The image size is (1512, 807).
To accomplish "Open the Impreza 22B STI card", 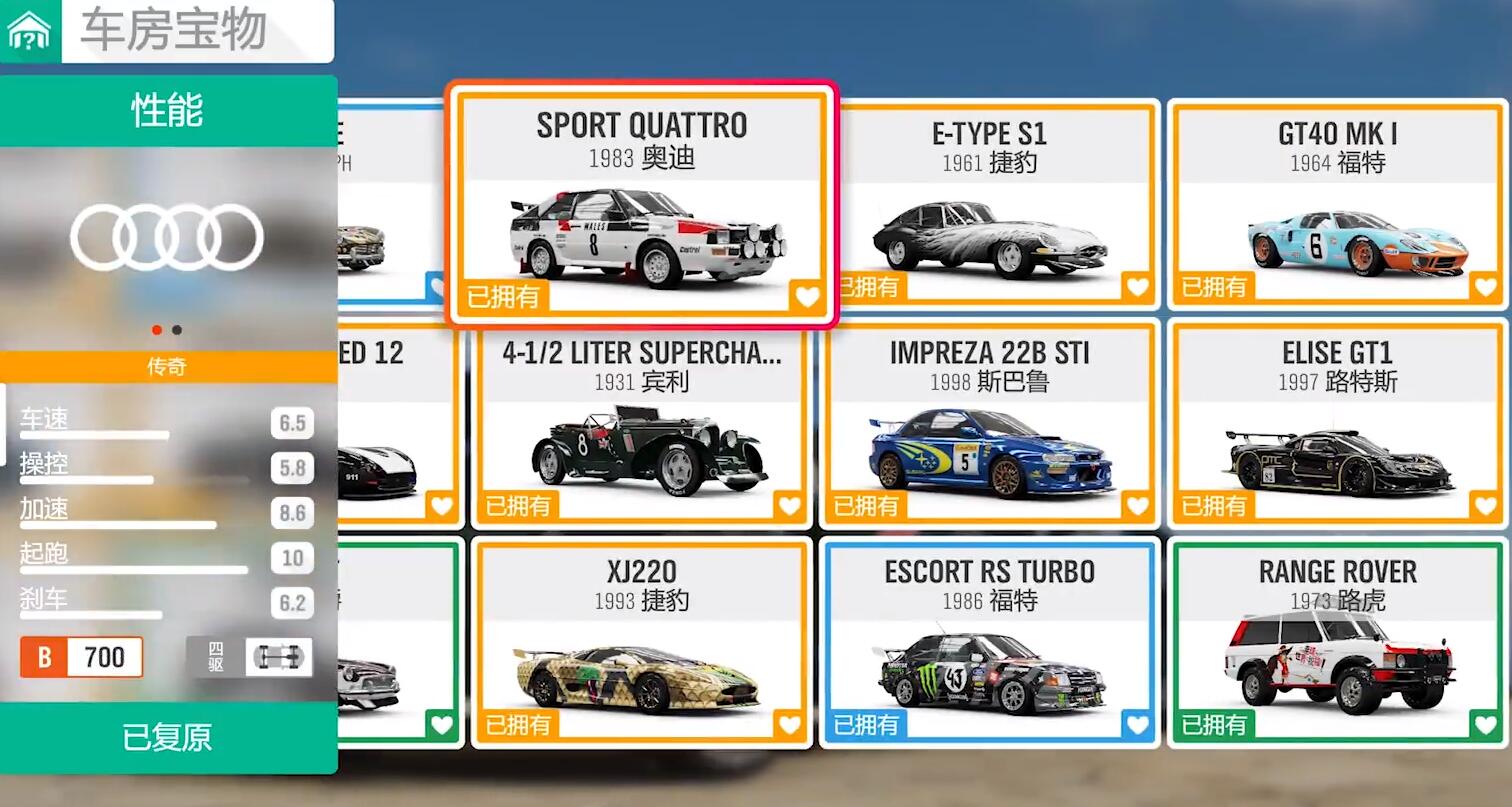I will [989, 425].
